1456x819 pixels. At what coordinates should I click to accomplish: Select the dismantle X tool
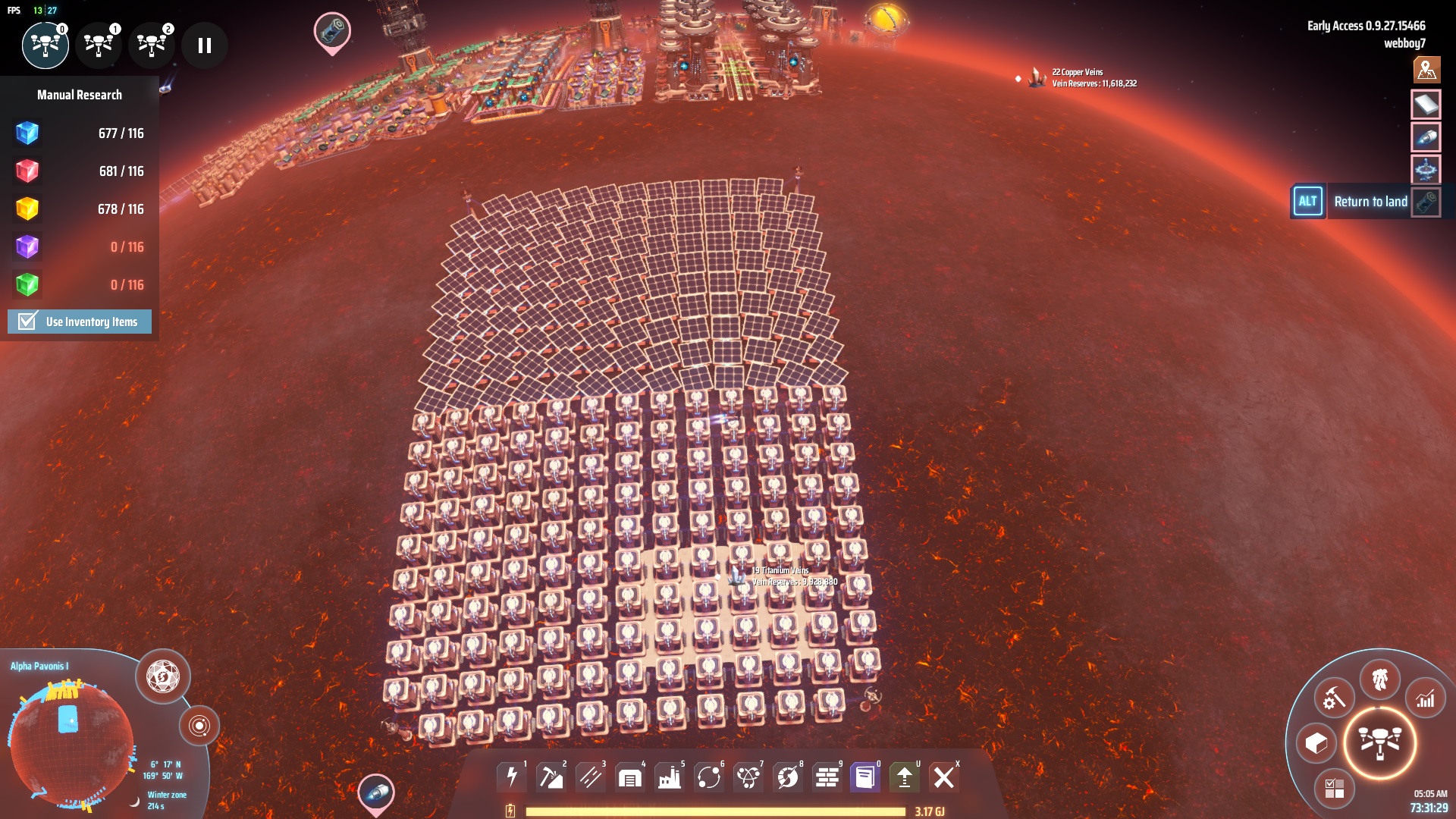pyautogui.click(x=943, y=777)
